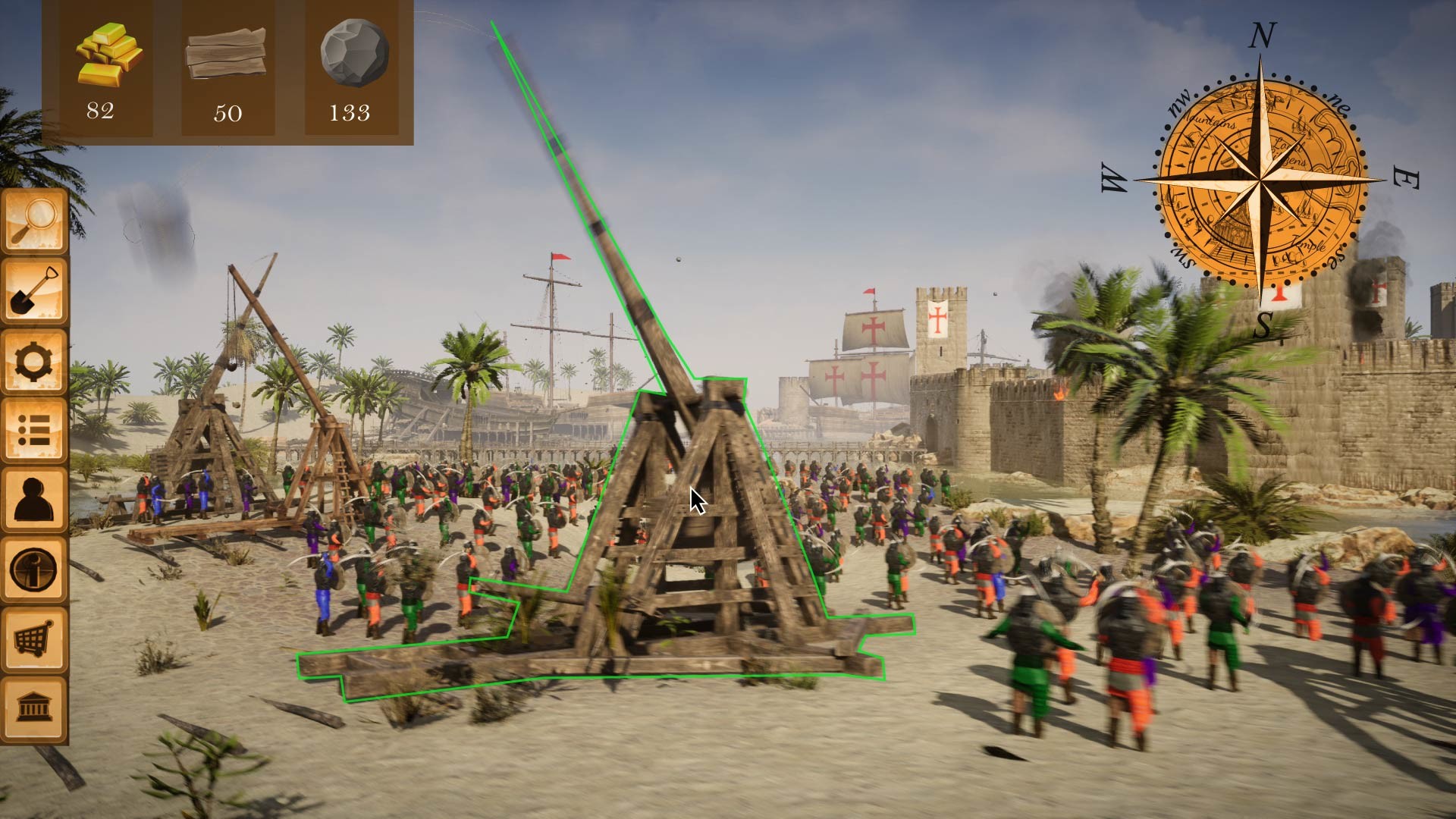1456x819 pixels.
Task: Click the compass rose in the corner
Action: click(1261, 178)
